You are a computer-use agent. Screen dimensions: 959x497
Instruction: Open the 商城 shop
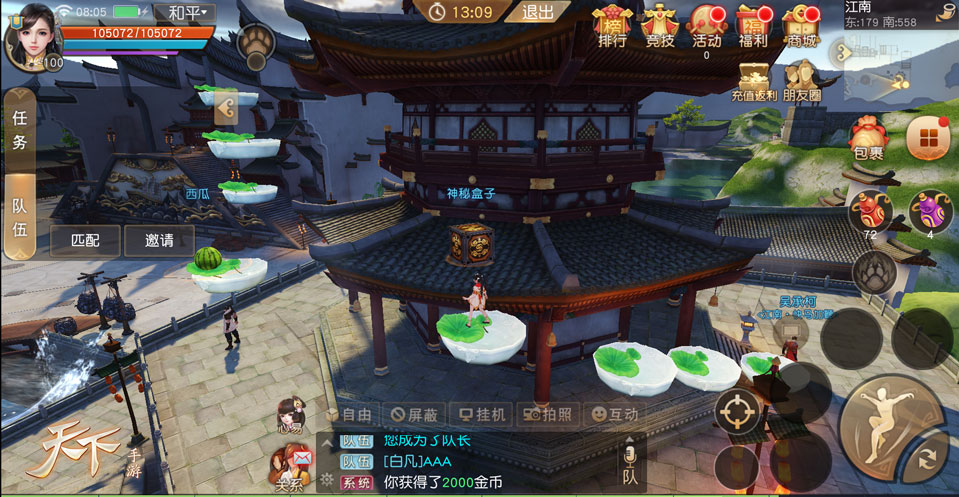click(800, 25)
